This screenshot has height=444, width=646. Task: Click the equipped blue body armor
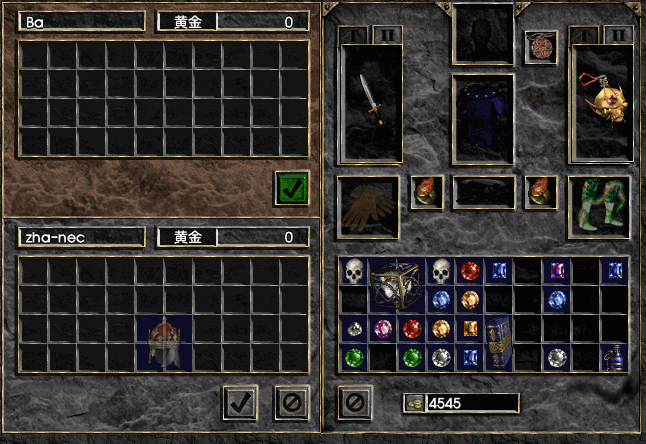[x=484, y=117]
